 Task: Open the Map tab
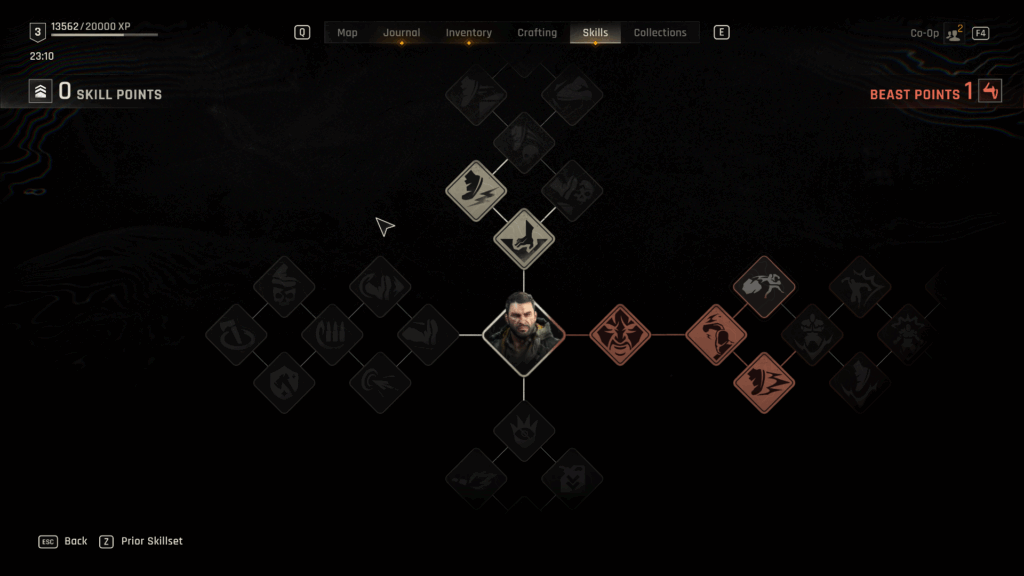pos(347,33)
